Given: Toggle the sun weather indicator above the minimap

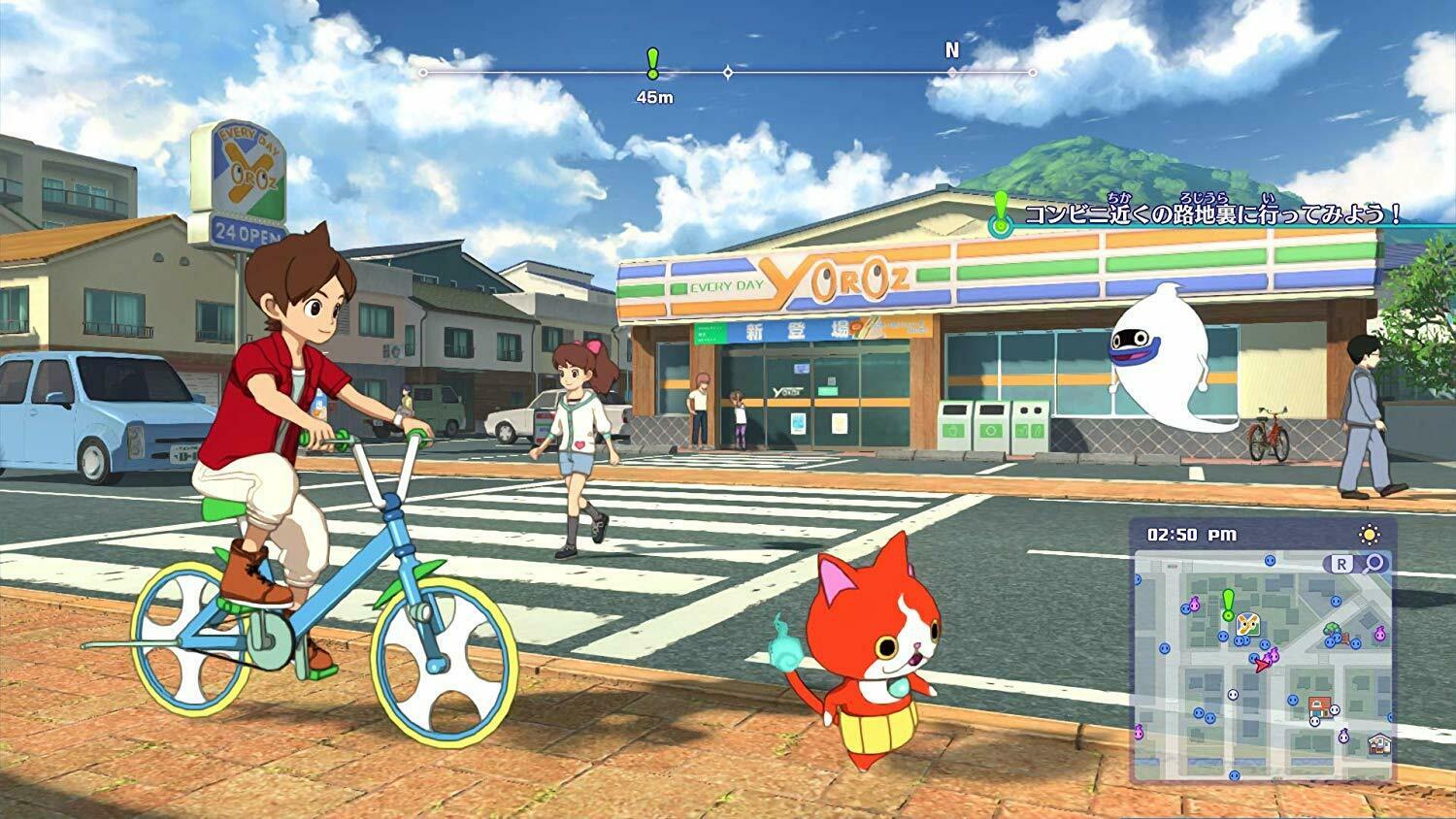Looking at the screenshot, I should tap(1370, 533).
